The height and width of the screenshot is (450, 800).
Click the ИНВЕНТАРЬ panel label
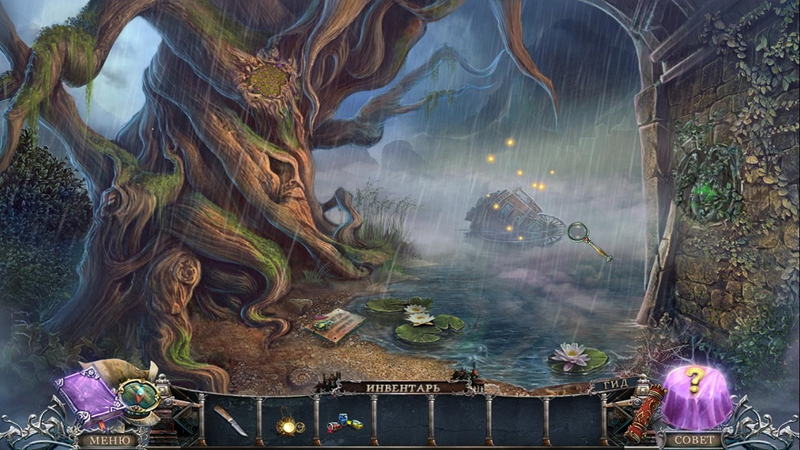402,386
